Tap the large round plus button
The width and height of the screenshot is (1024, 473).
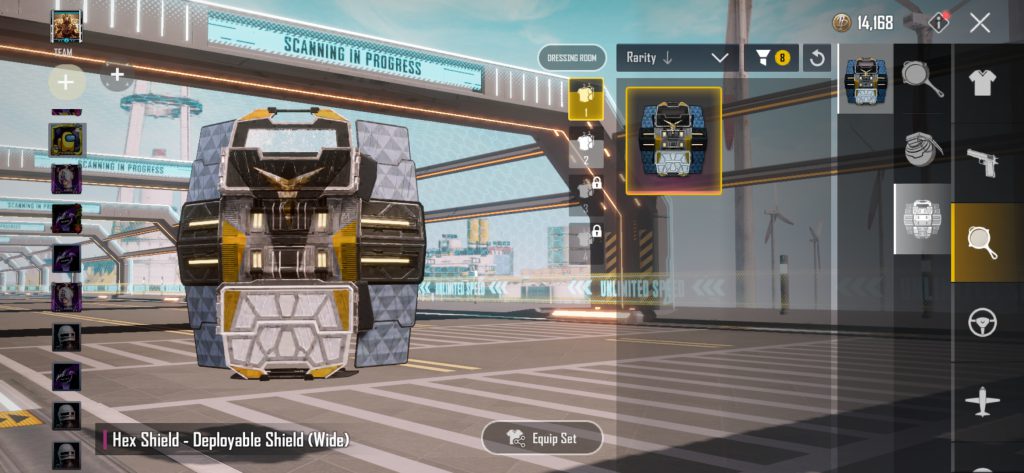66,80
